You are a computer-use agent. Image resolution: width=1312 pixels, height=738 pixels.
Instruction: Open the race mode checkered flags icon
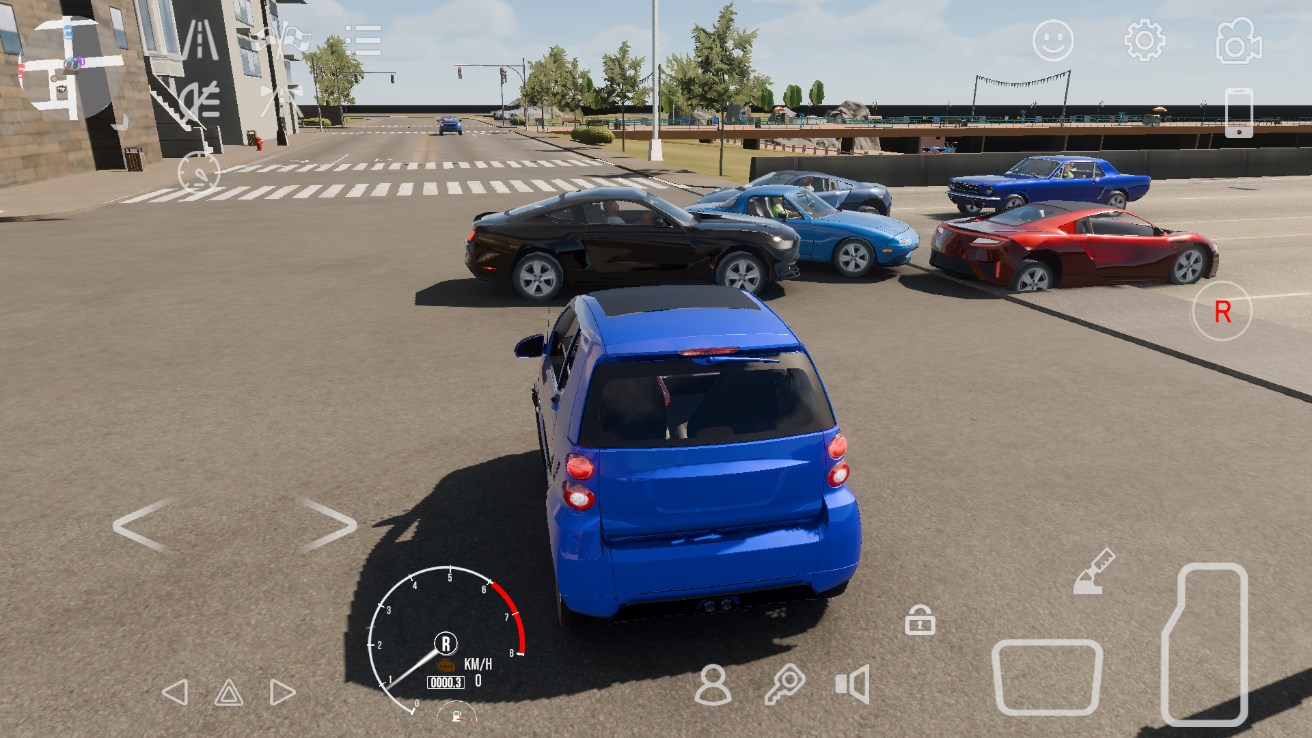point(282,37)
